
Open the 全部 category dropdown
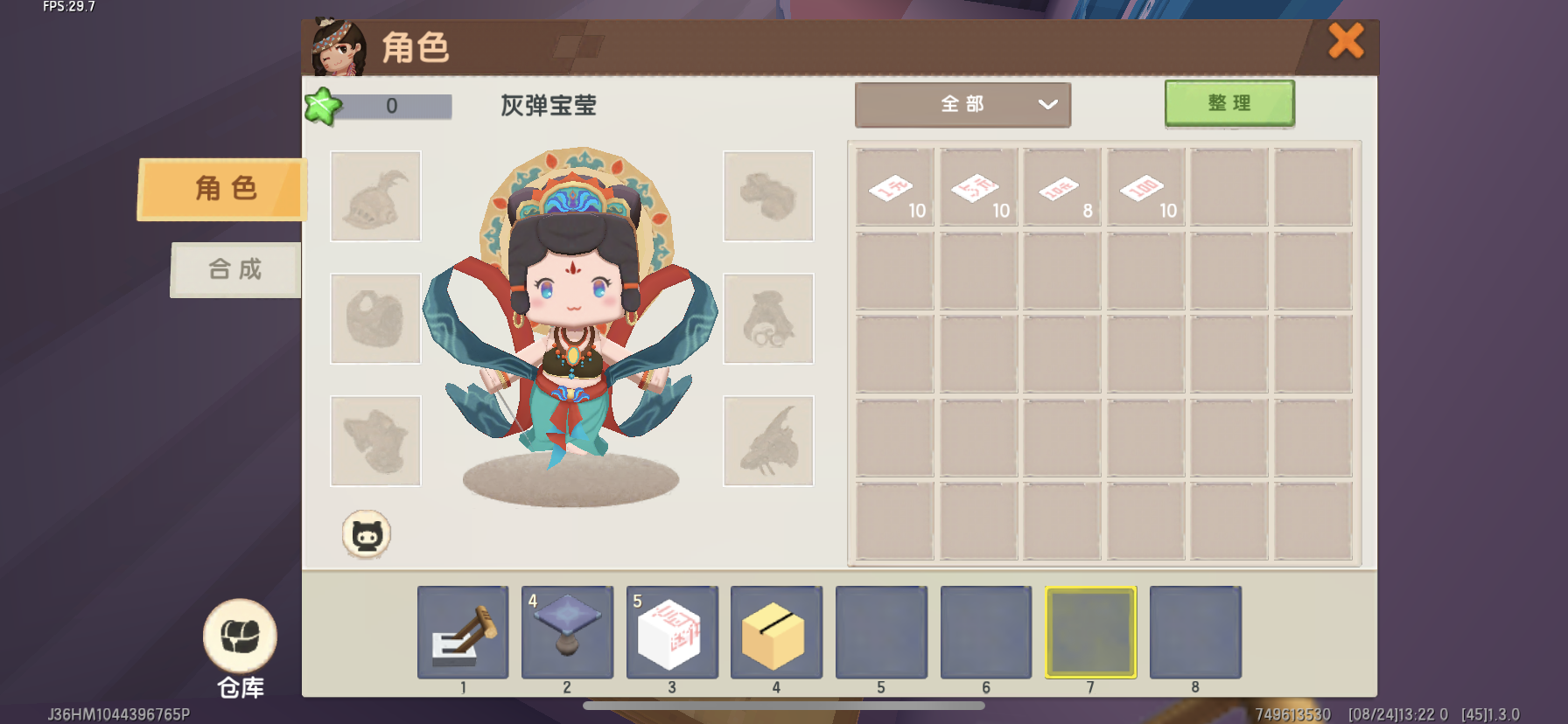click(x=962, y=104)
